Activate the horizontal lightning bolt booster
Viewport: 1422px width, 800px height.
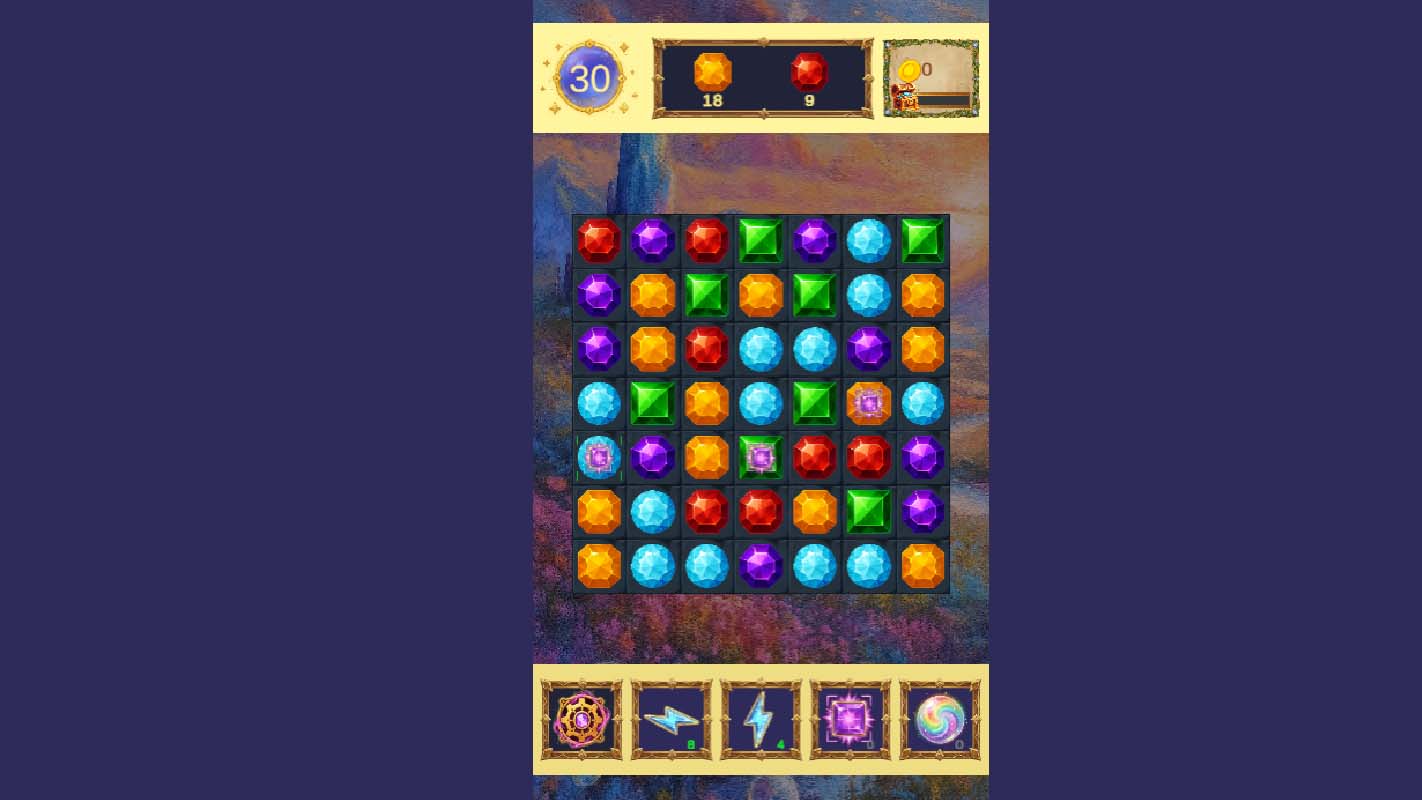(671, 717)
